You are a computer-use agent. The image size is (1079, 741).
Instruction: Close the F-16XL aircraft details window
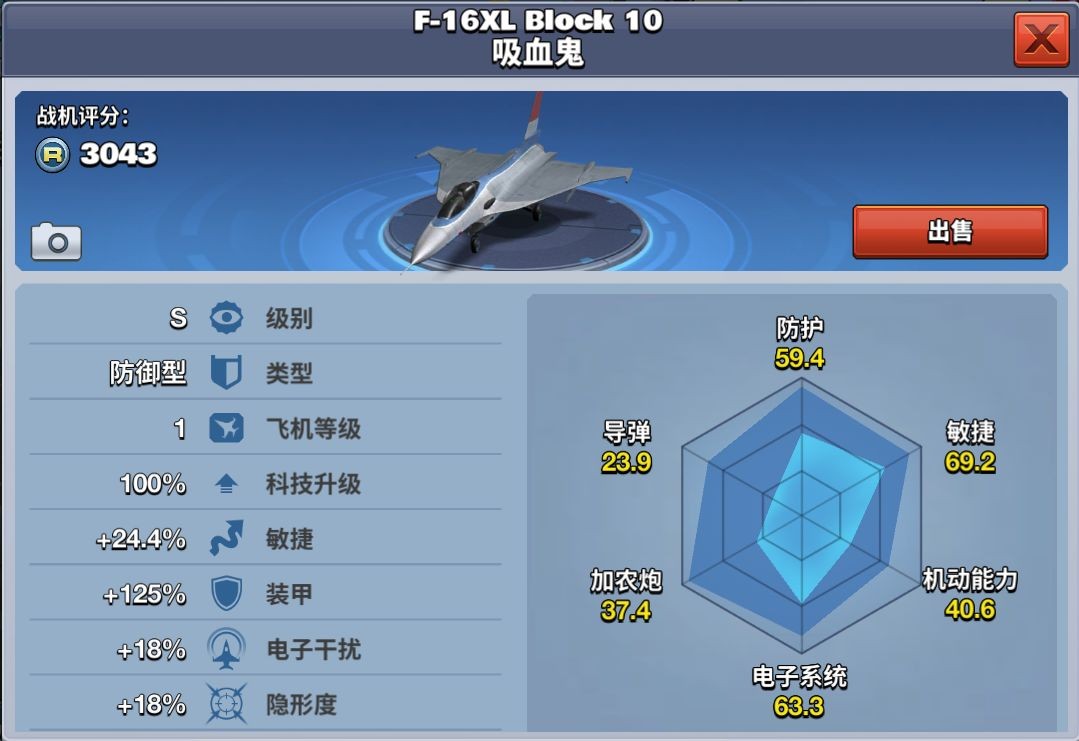pyautogui.click(x=1041, y=40)
